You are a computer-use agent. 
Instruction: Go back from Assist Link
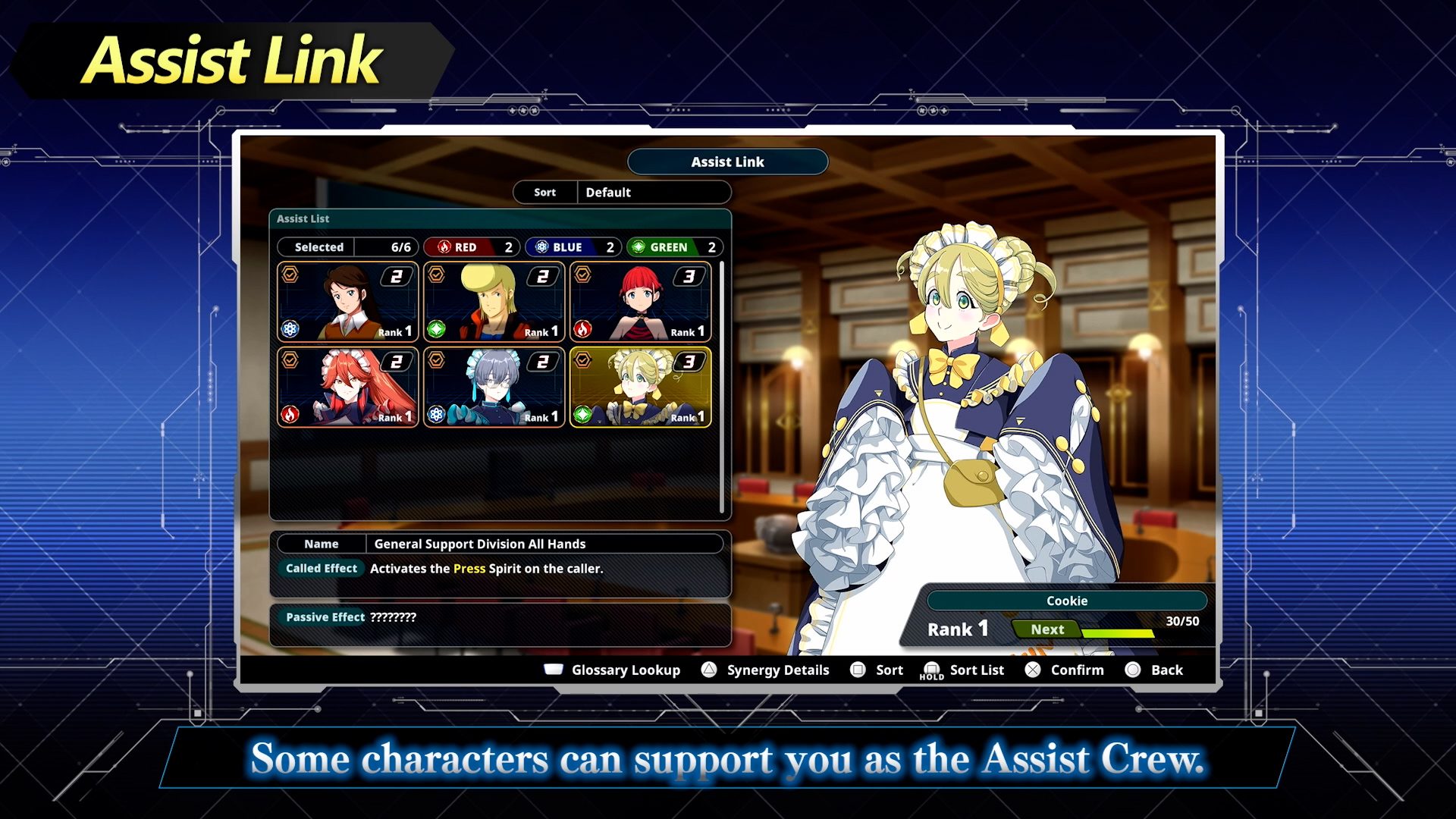1154,670
